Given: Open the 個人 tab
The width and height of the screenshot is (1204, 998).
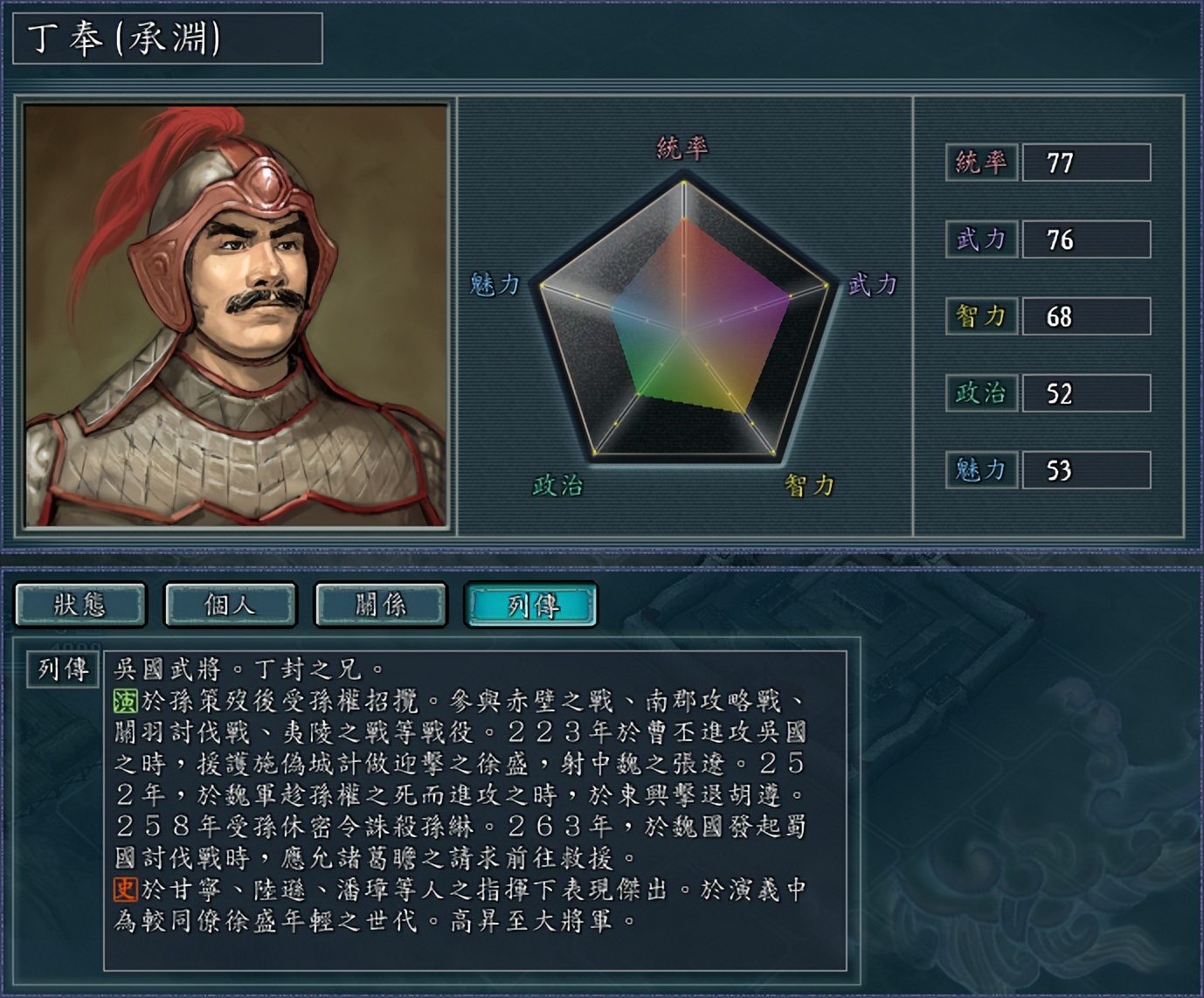Looking at the screenshot, I should [230, 604].
